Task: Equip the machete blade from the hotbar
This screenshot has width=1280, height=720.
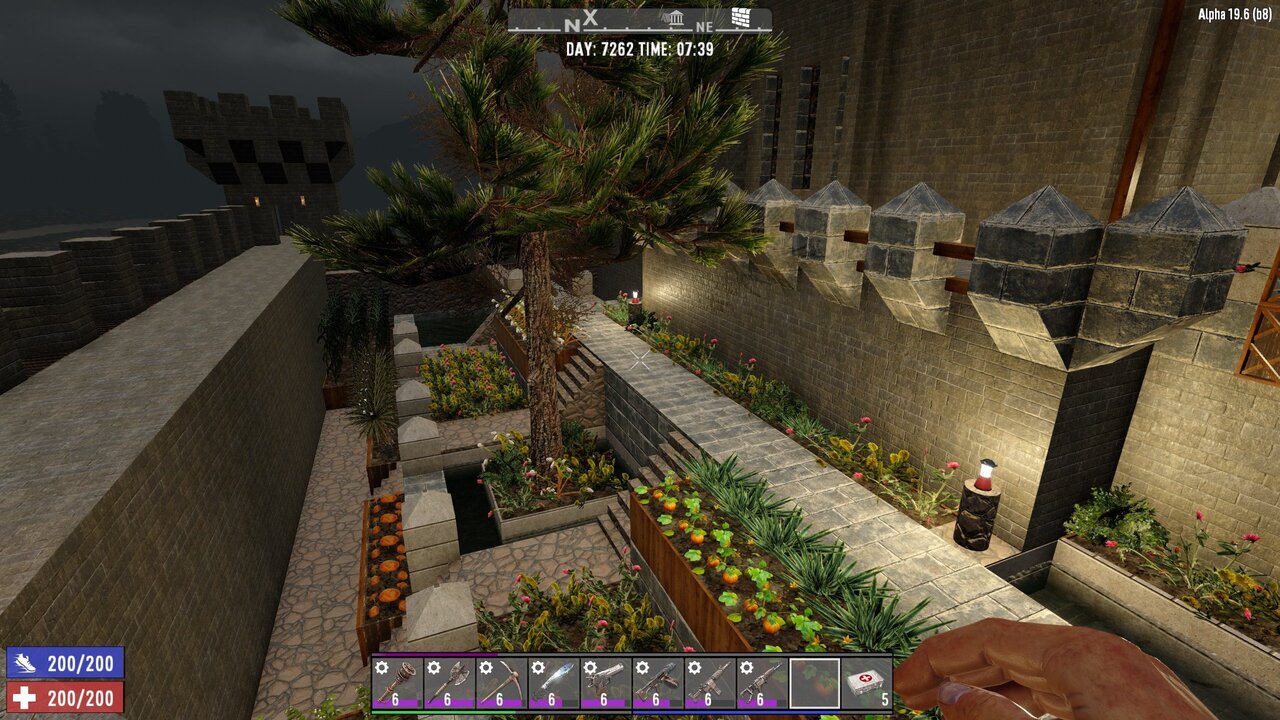Action: click(x=553, y=682)
